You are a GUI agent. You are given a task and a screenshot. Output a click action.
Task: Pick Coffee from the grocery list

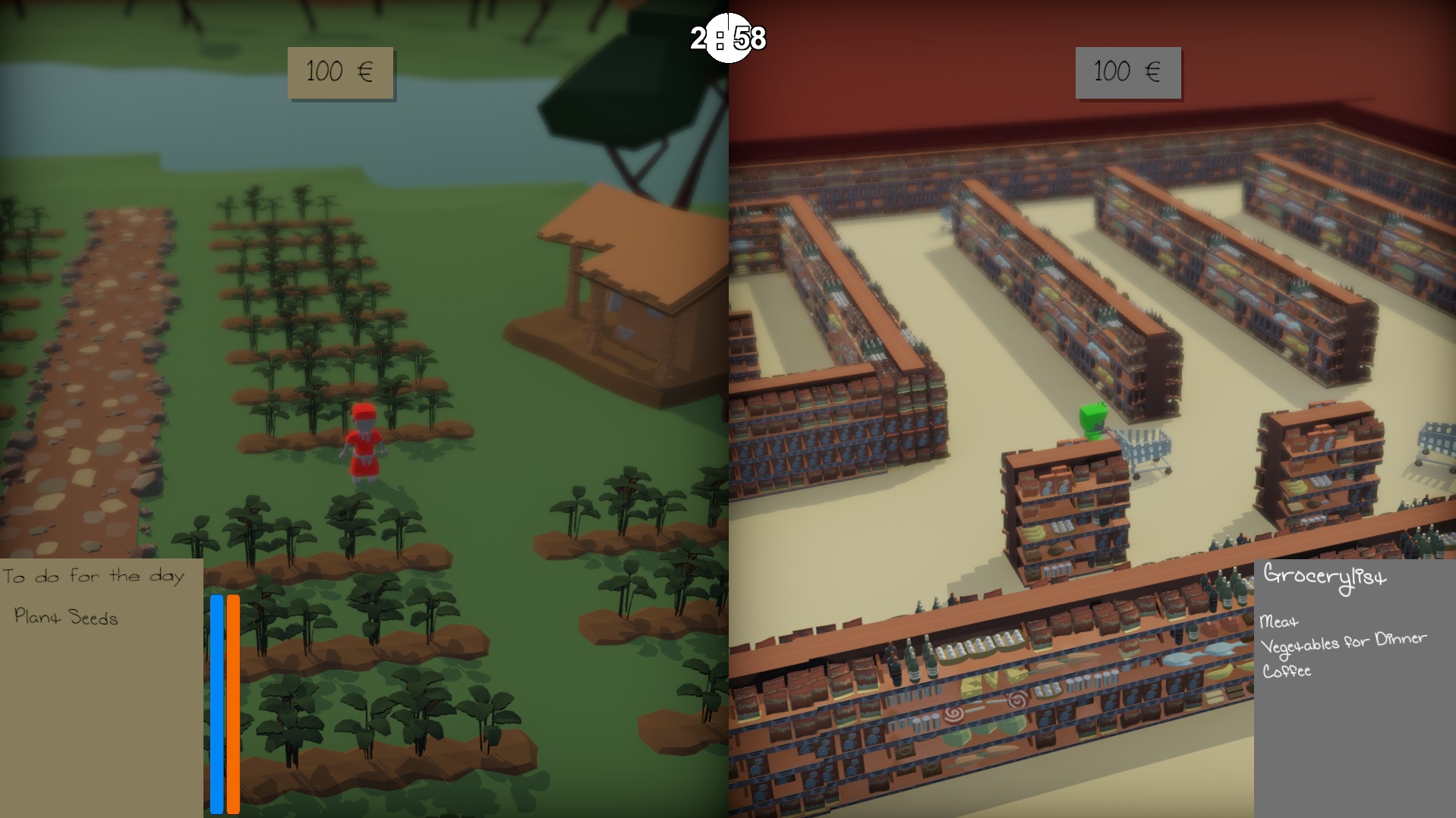[x=1287, y=672]
